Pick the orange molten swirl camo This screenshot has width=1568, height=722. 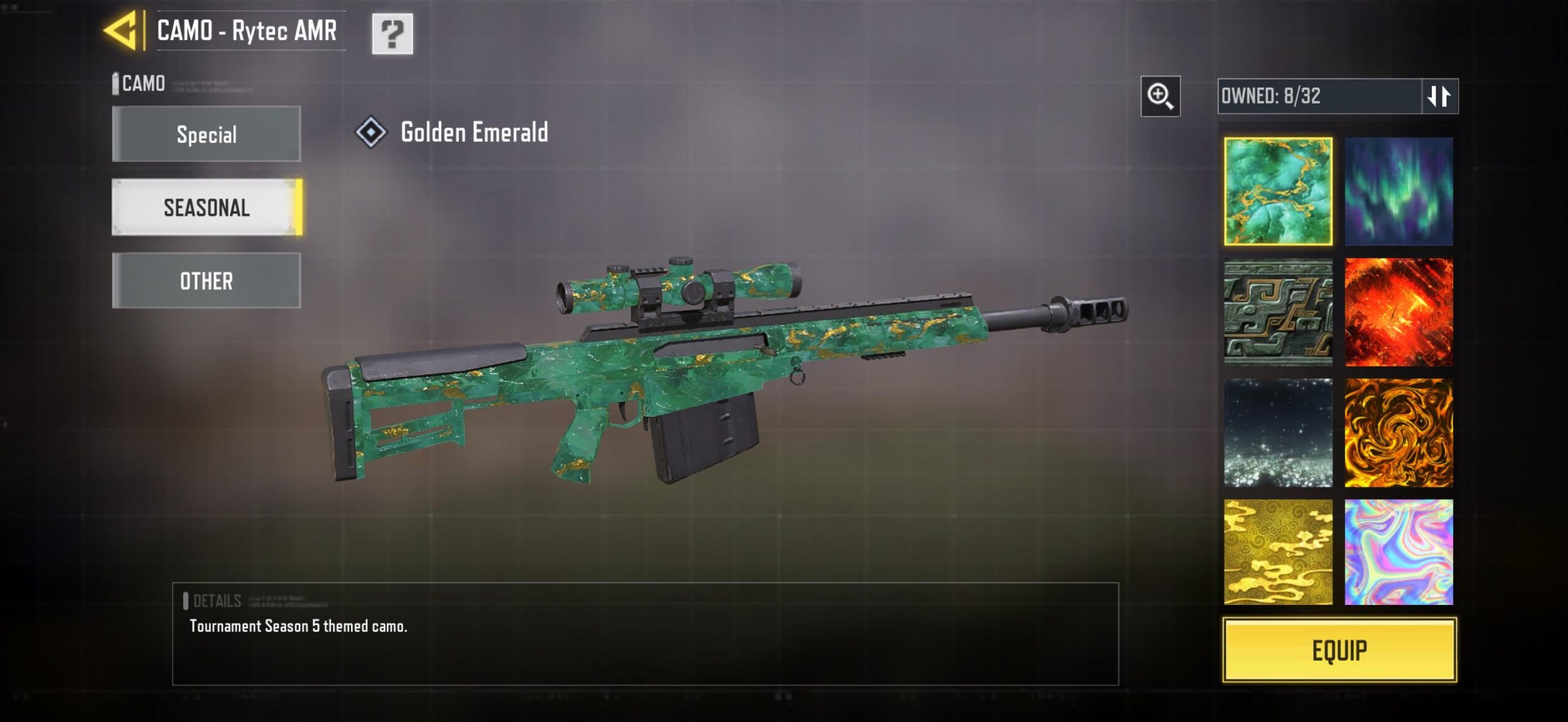coord(1398,433)
